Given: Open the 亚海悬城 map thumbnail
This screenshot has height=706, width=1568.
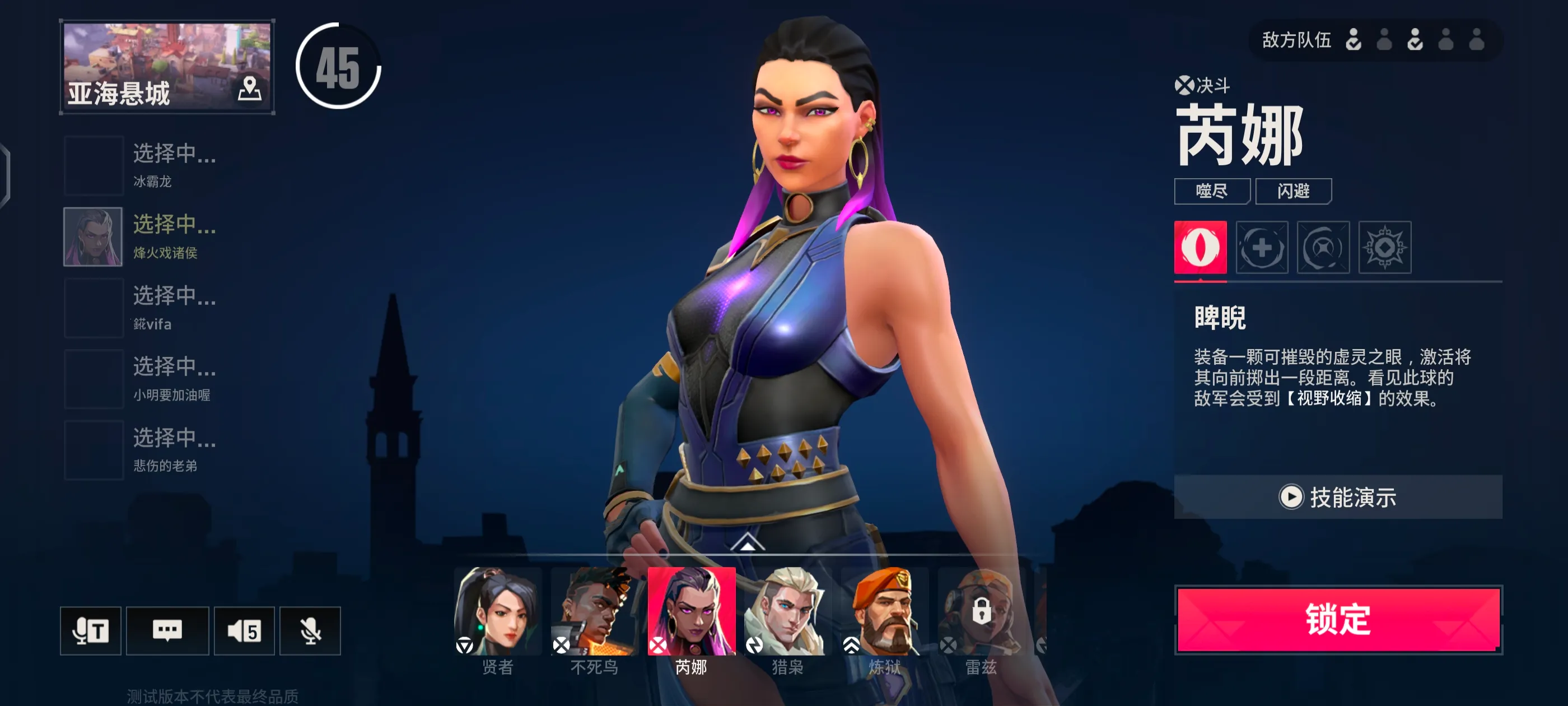Looking at the screenshot, I should [x=167, y=66].
